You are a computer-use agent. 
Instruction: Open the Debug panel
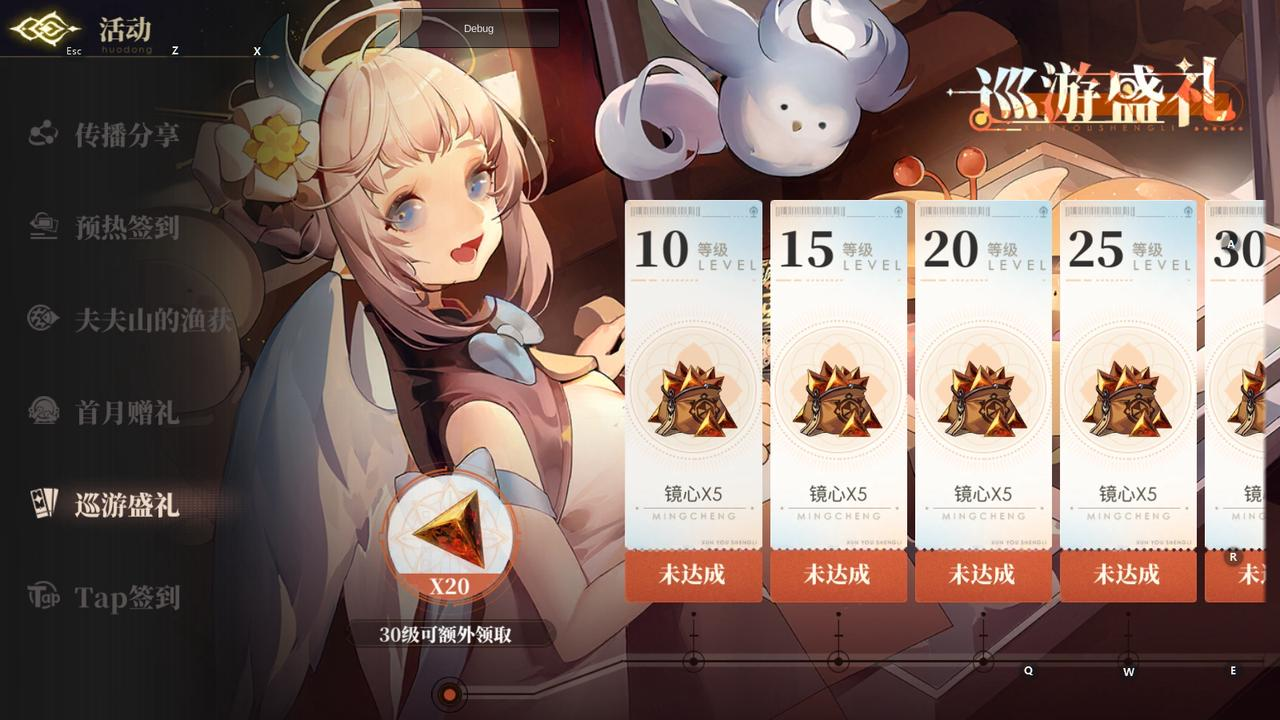478,29
